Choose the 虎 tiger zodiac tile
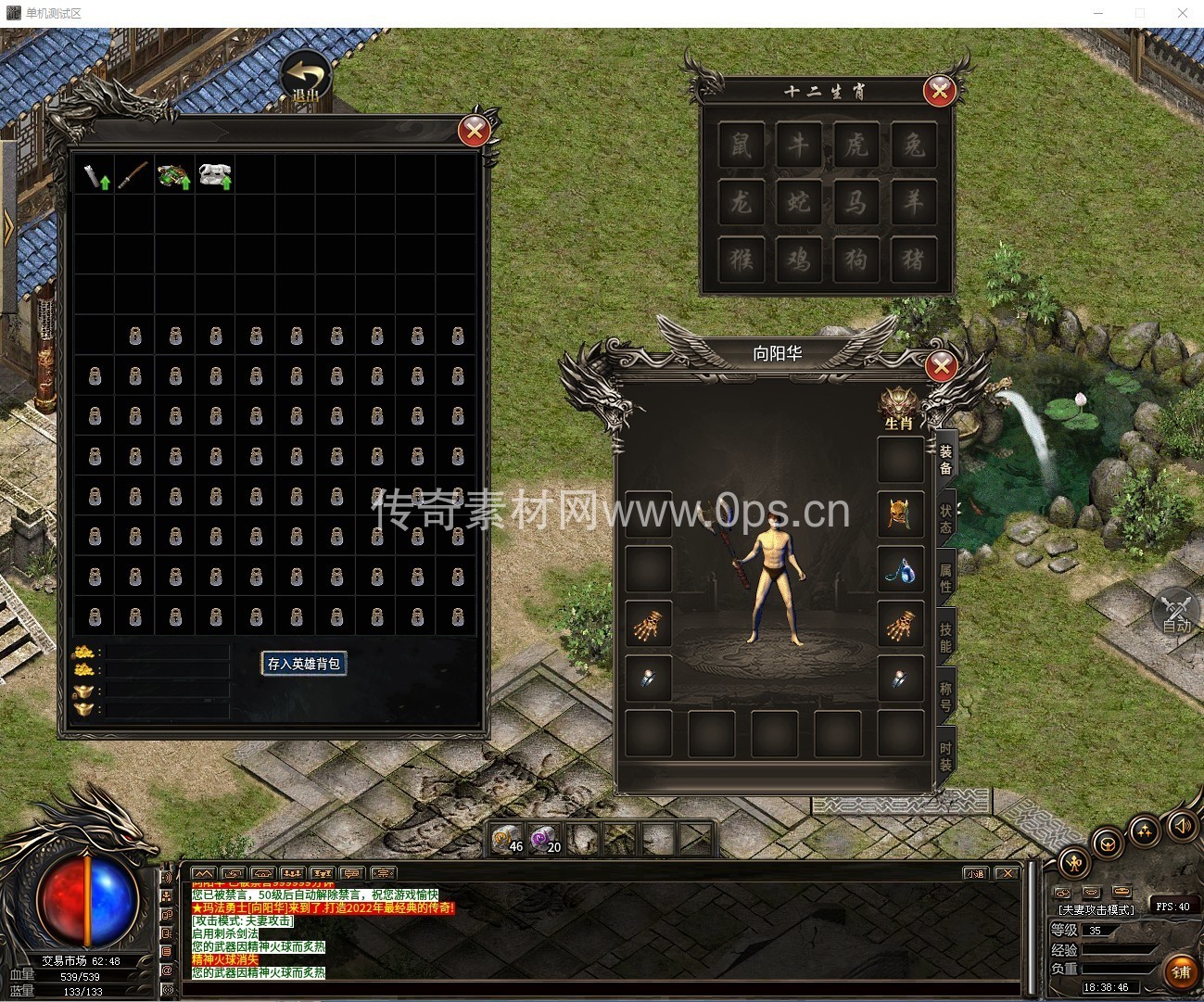This screenshot has width=1204, height=1002. click(x=856, y=145)
